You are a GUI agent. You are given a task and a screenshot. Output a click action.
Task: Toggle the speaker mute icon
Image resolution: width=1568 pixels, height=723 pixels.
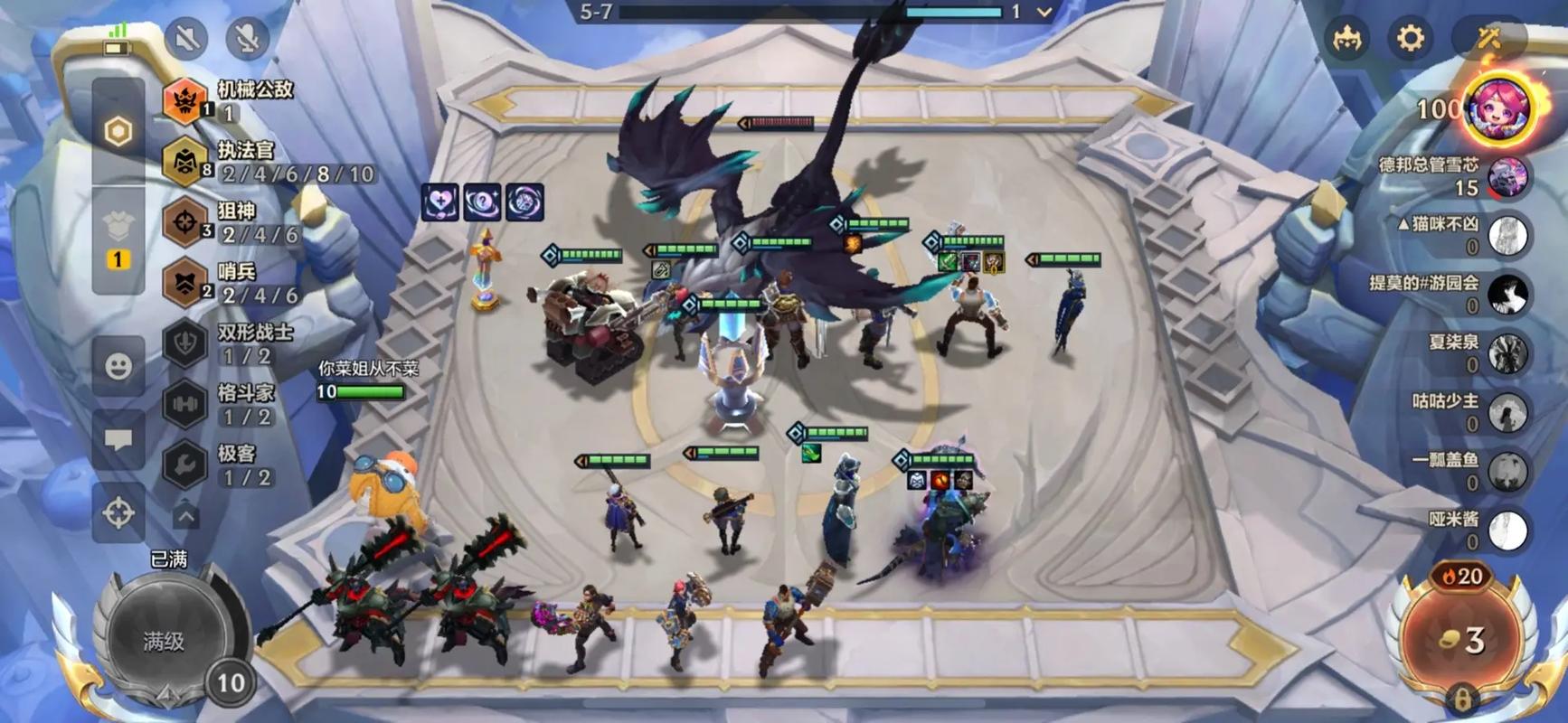coord(187,38)
